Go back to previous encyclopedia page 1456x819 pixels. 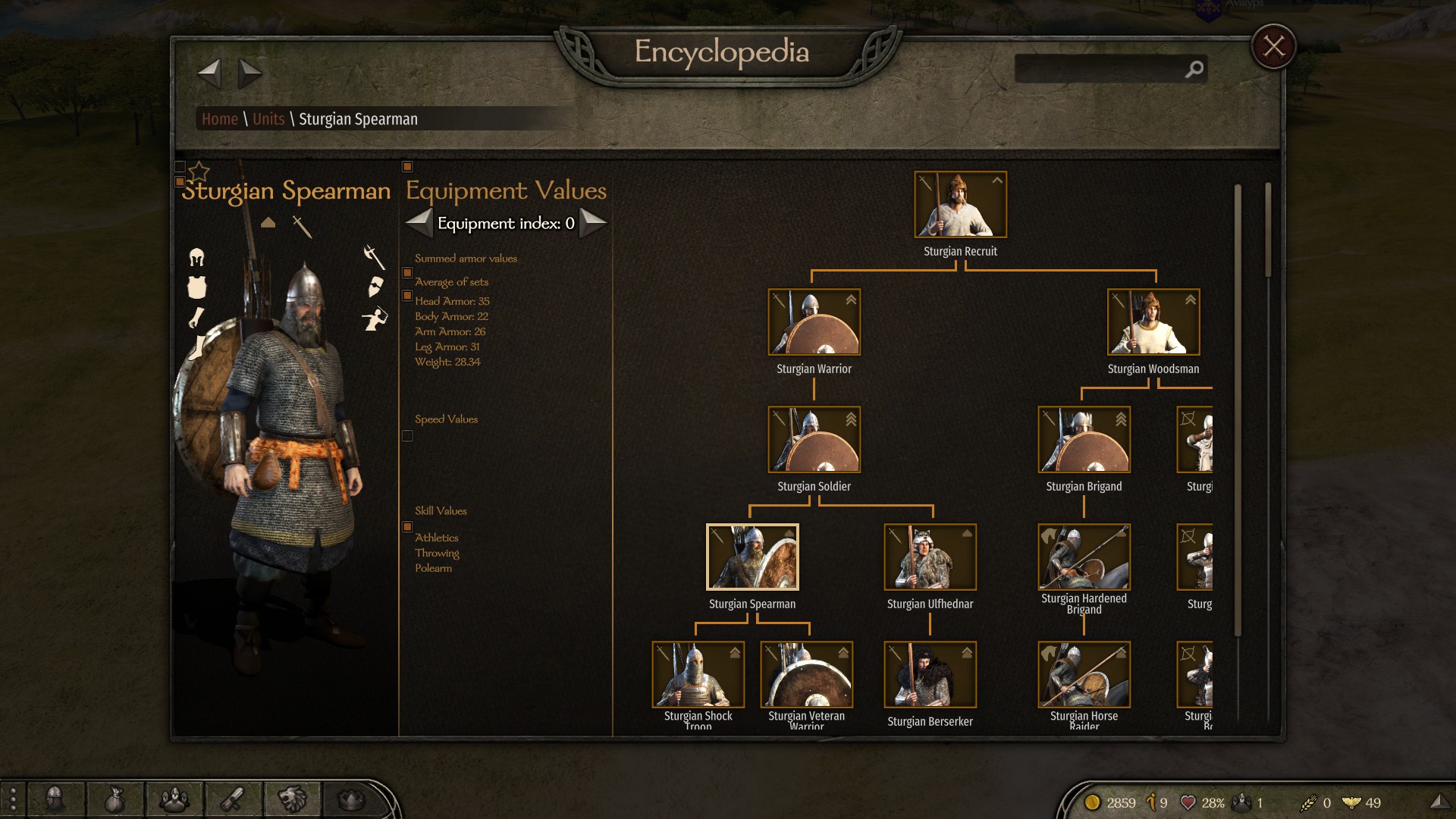coord(209,74)
